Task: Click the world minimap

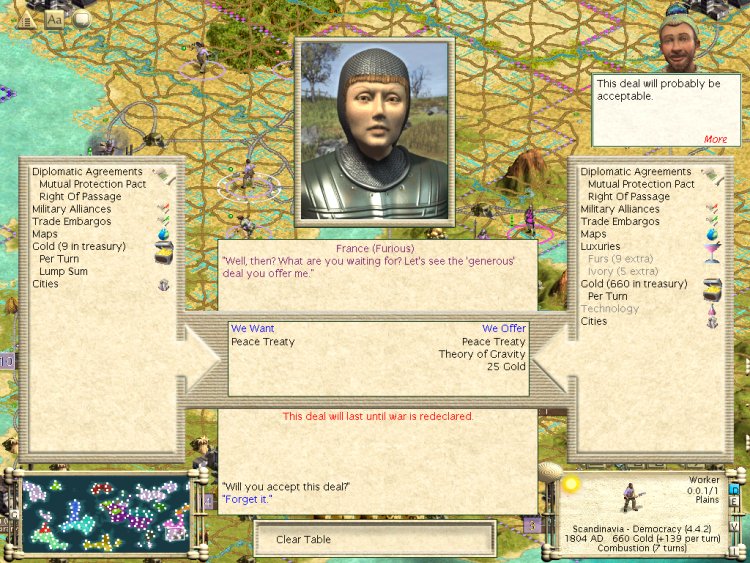Action: pyautogui.click(x=105, y=514)
